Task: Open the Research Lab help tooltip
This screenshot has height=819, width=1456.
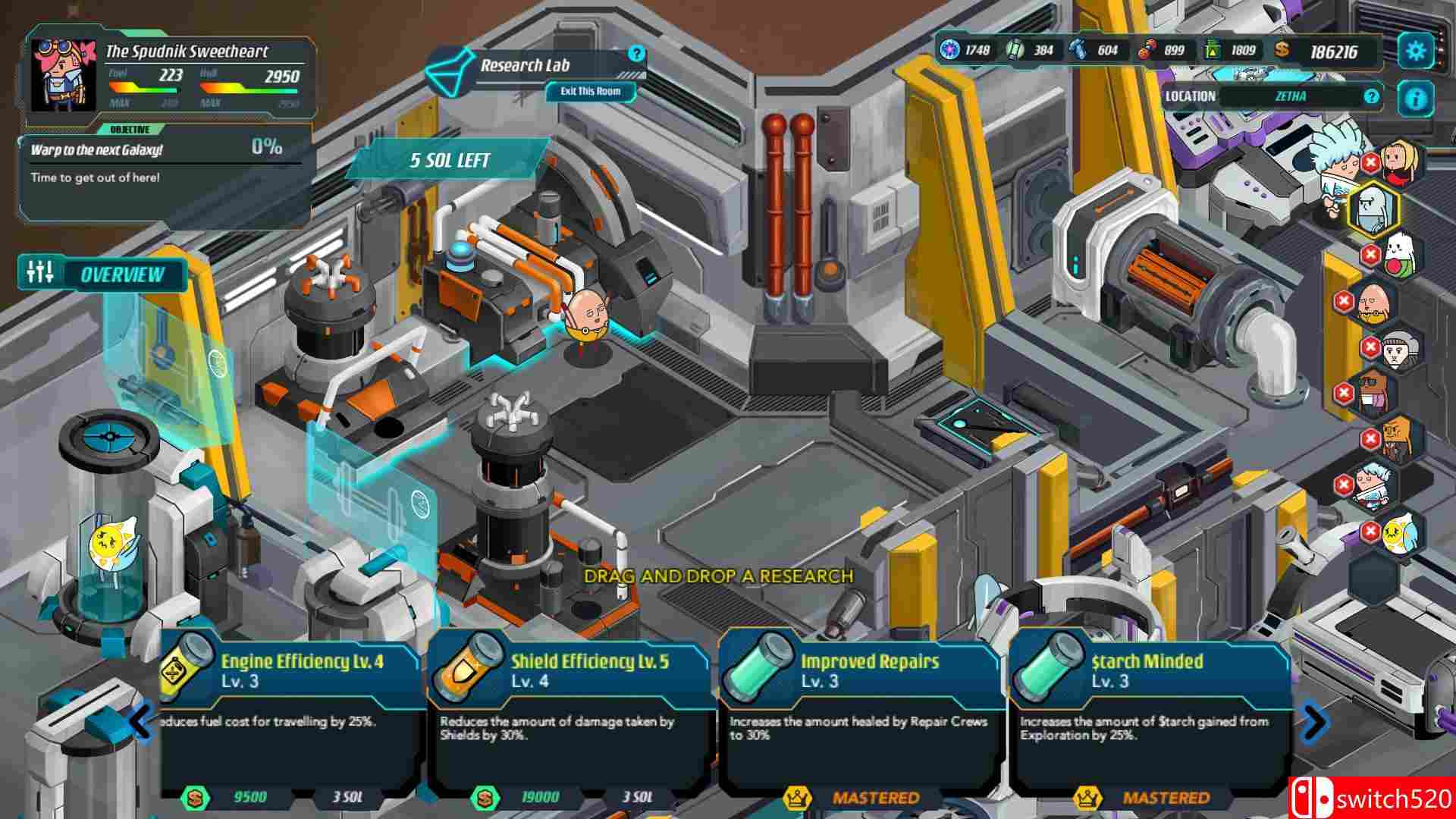Action: pos(636,54)
